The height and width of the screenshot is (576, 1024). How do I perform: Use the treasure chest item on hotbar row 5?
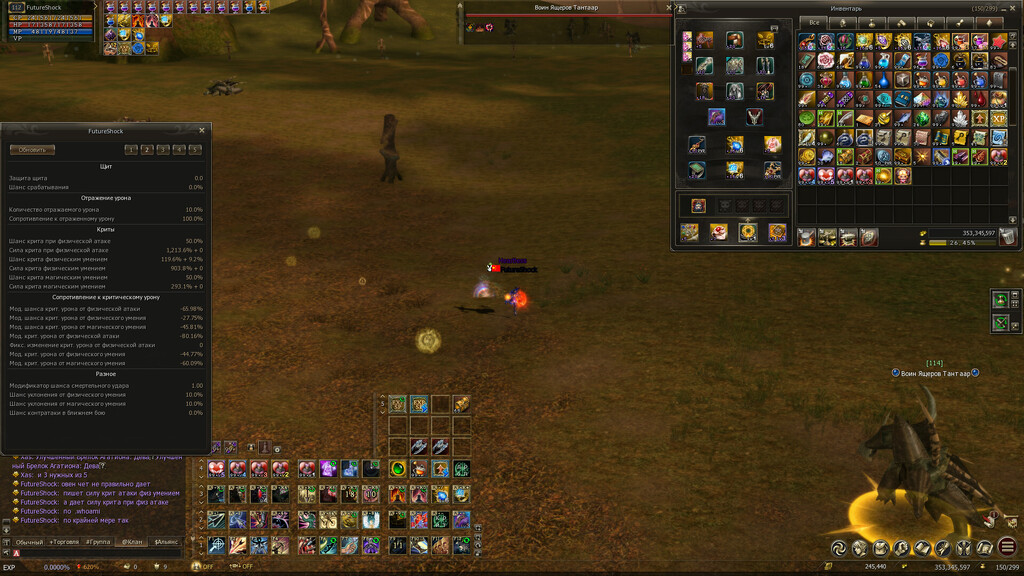[x=461, y=404]
